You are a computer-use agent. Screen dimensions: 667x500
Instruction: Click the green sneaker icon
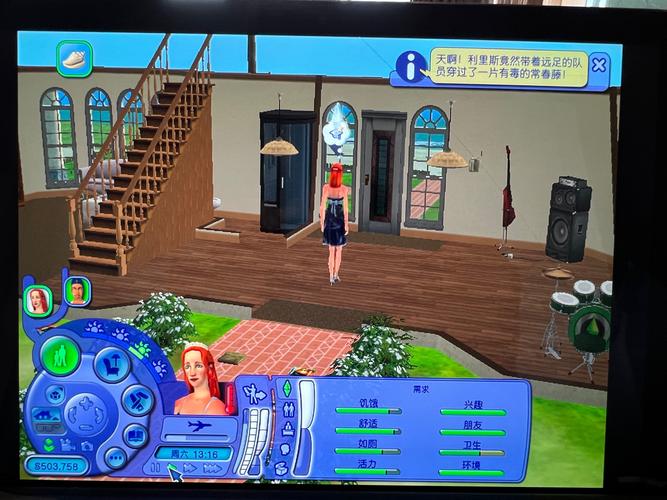(x=74, y=58)
